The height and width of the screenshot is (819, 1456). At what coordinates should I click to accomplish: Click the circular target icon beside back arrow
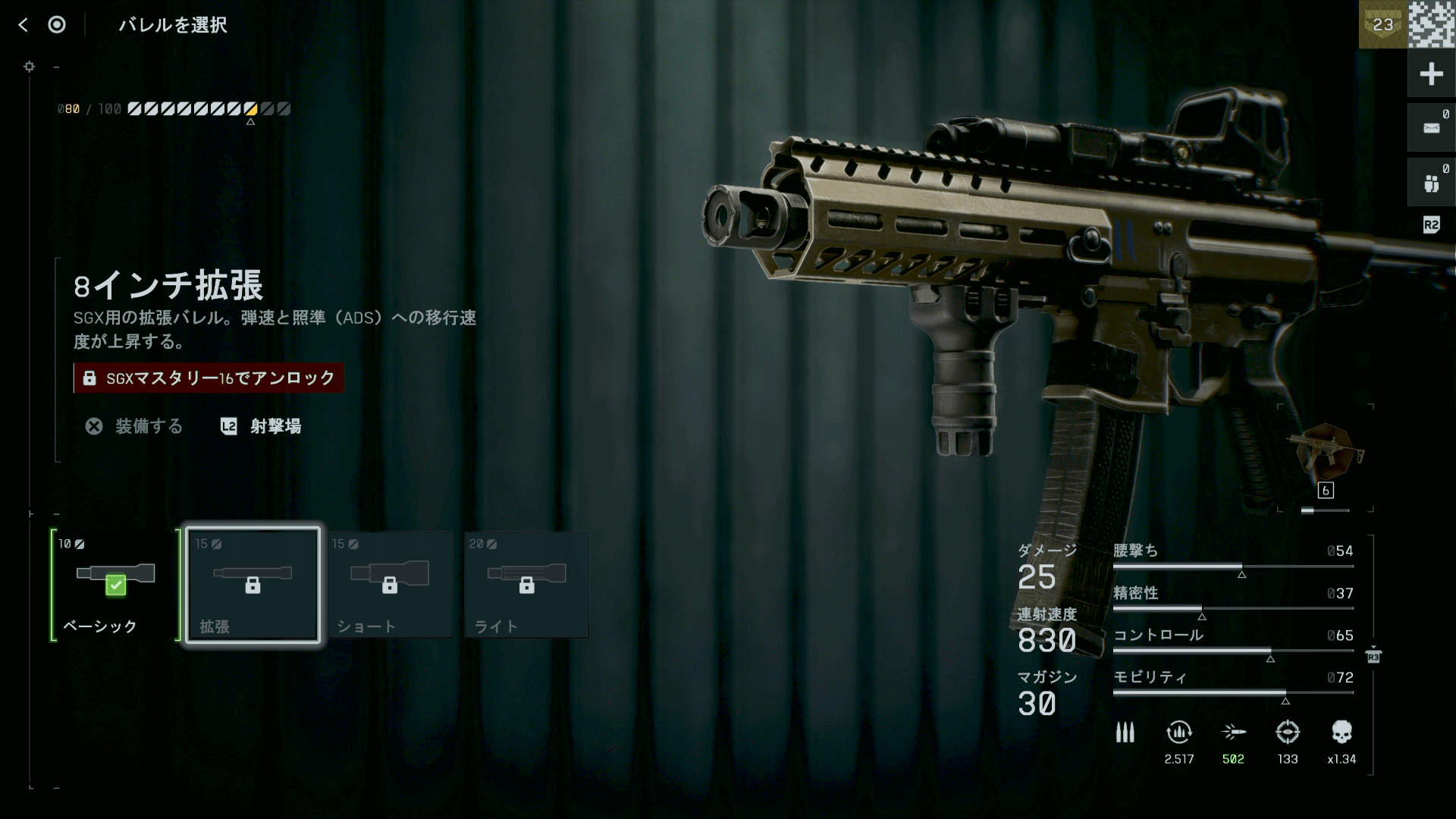tap(57, 25)
